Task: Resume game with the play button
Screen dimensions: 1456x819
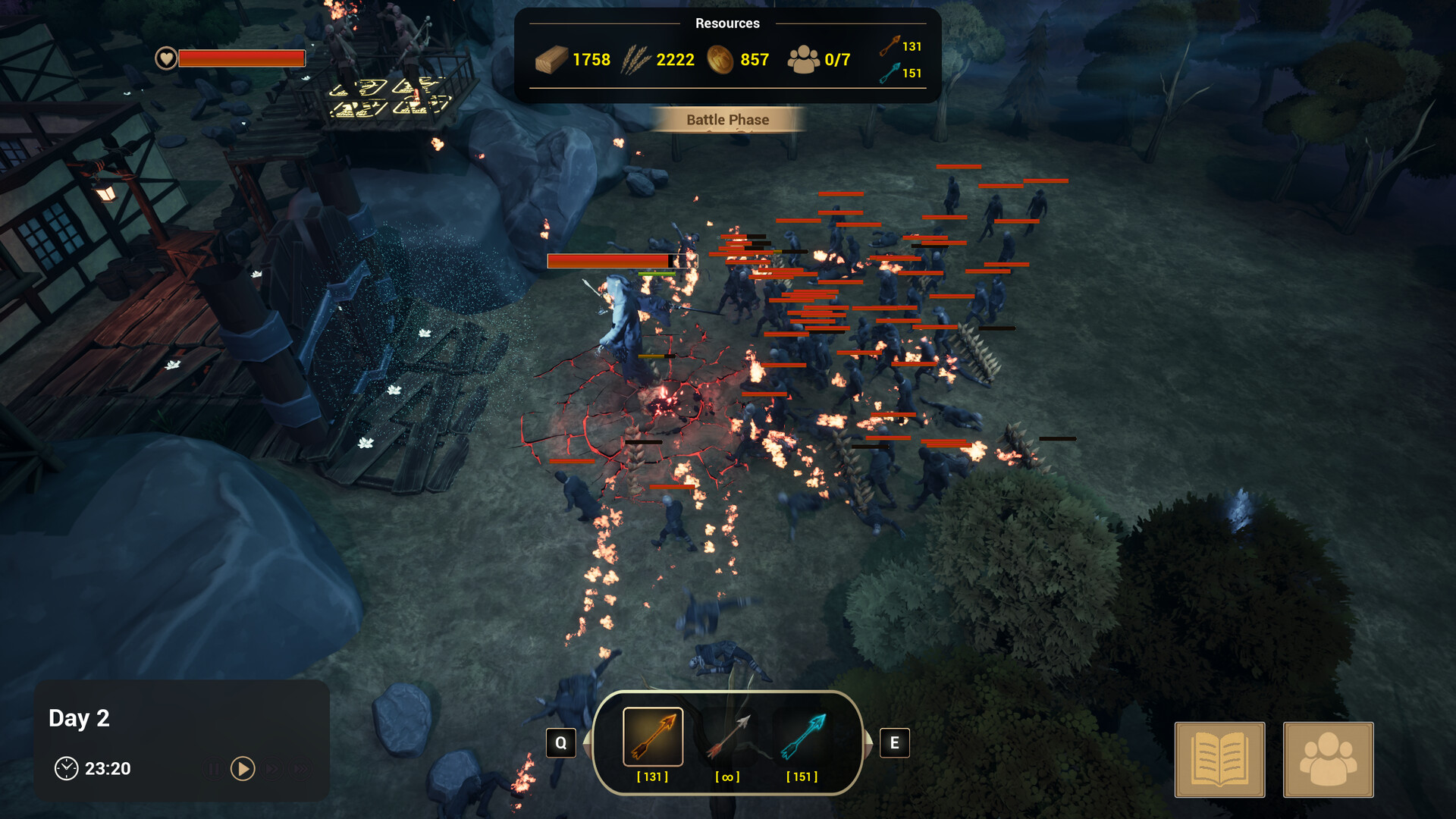Action: click(x=243, y=768)
